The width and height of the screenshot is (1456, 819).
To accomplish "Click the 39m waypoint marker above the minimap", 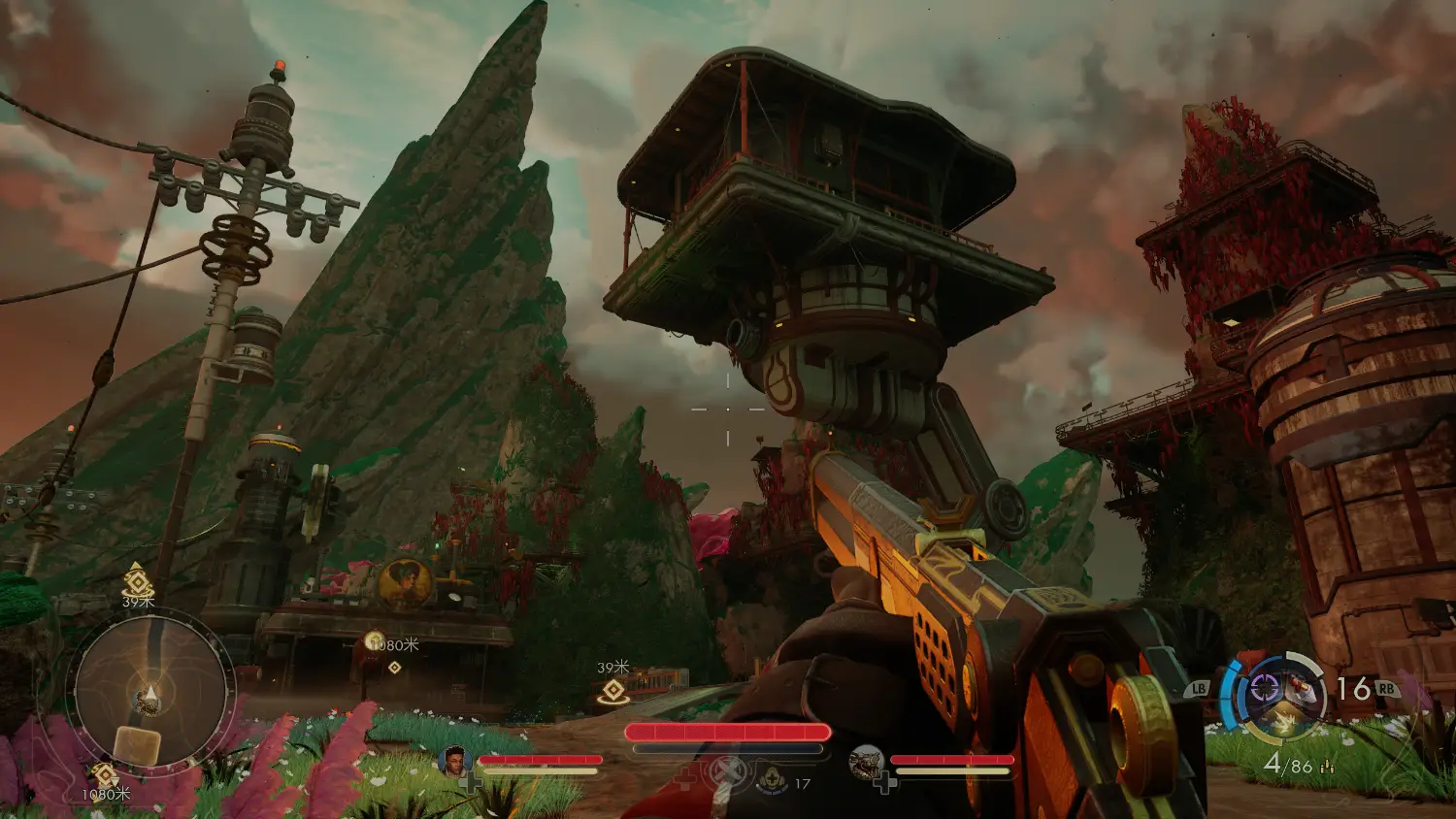I will 138,584.
